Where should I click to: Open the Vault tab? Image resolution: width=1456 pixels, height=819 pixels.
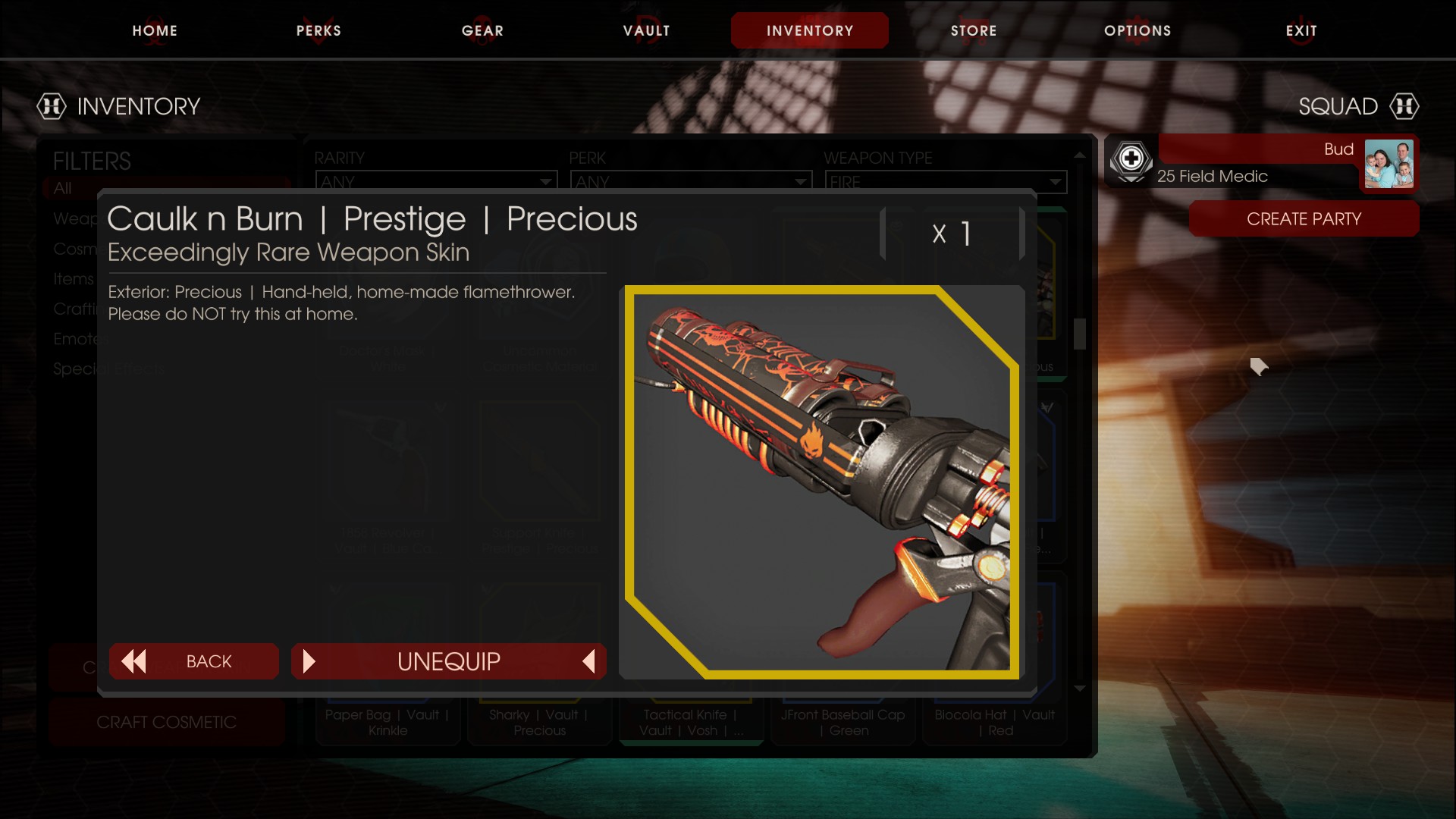pyautogui.click(x=646, y=31)
